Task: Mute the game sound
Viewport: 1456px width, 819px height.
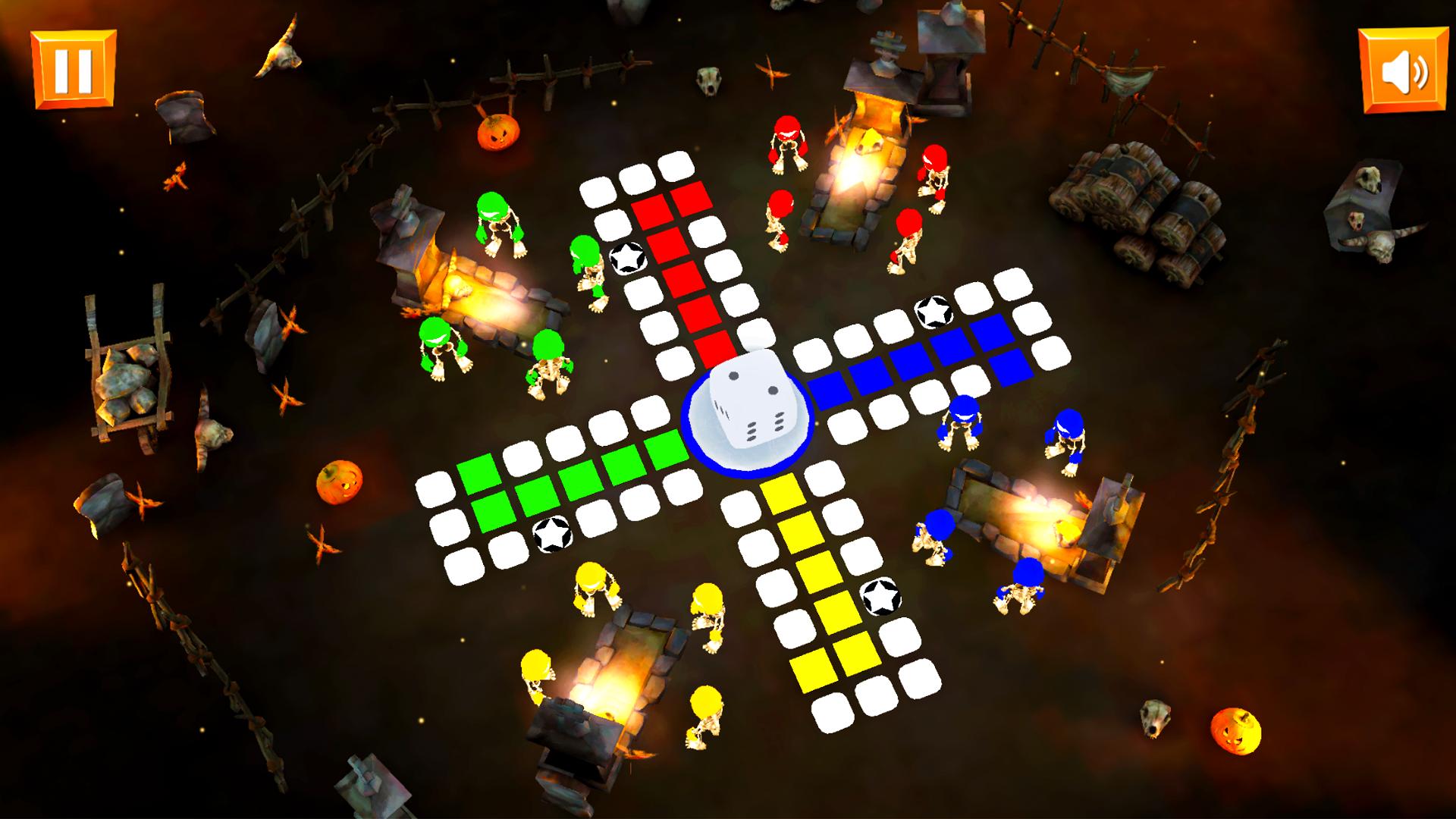Action: click(x=1402, y=68)
